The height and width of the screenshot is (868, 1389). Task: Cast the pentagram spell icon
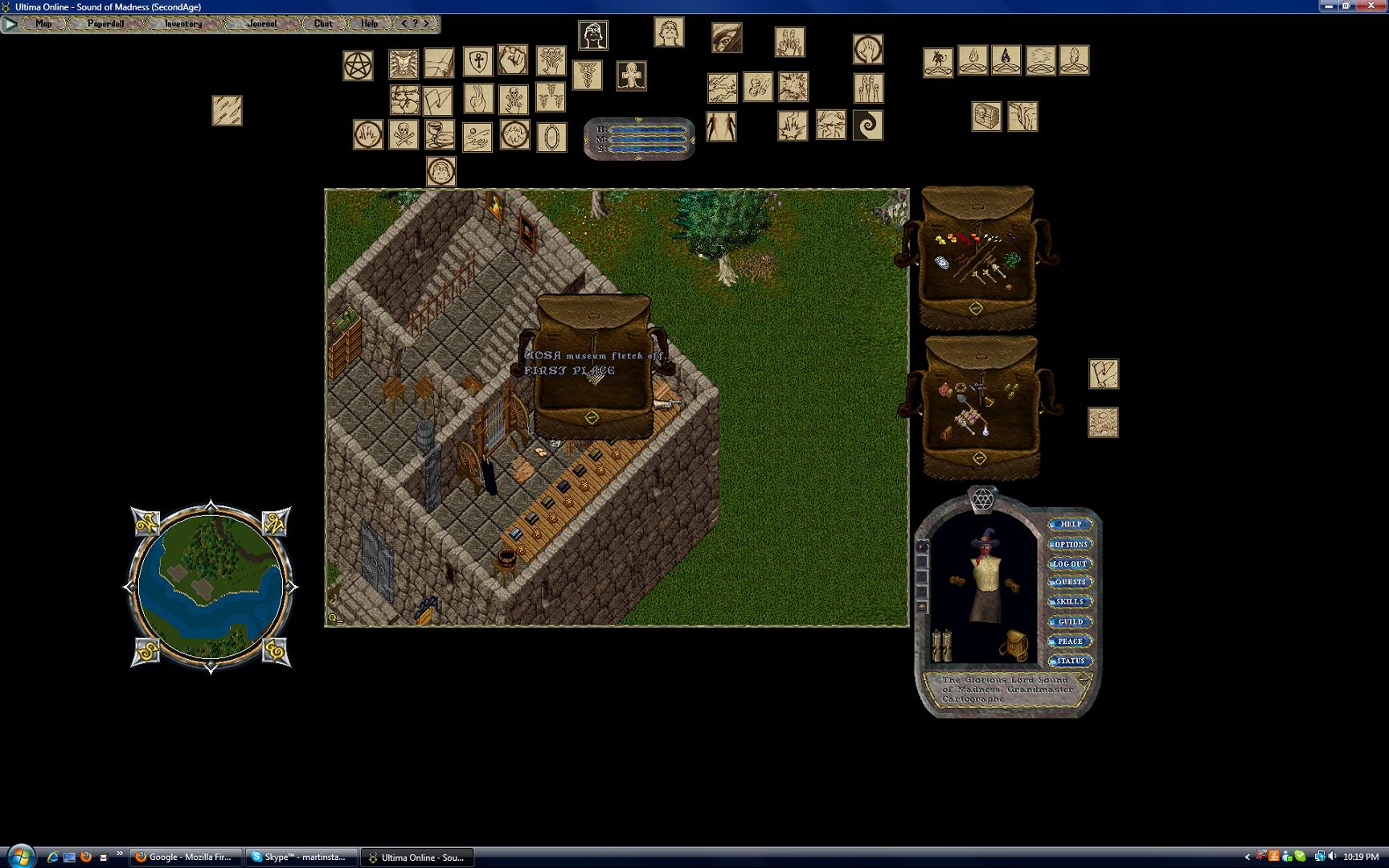click(359, 66)
